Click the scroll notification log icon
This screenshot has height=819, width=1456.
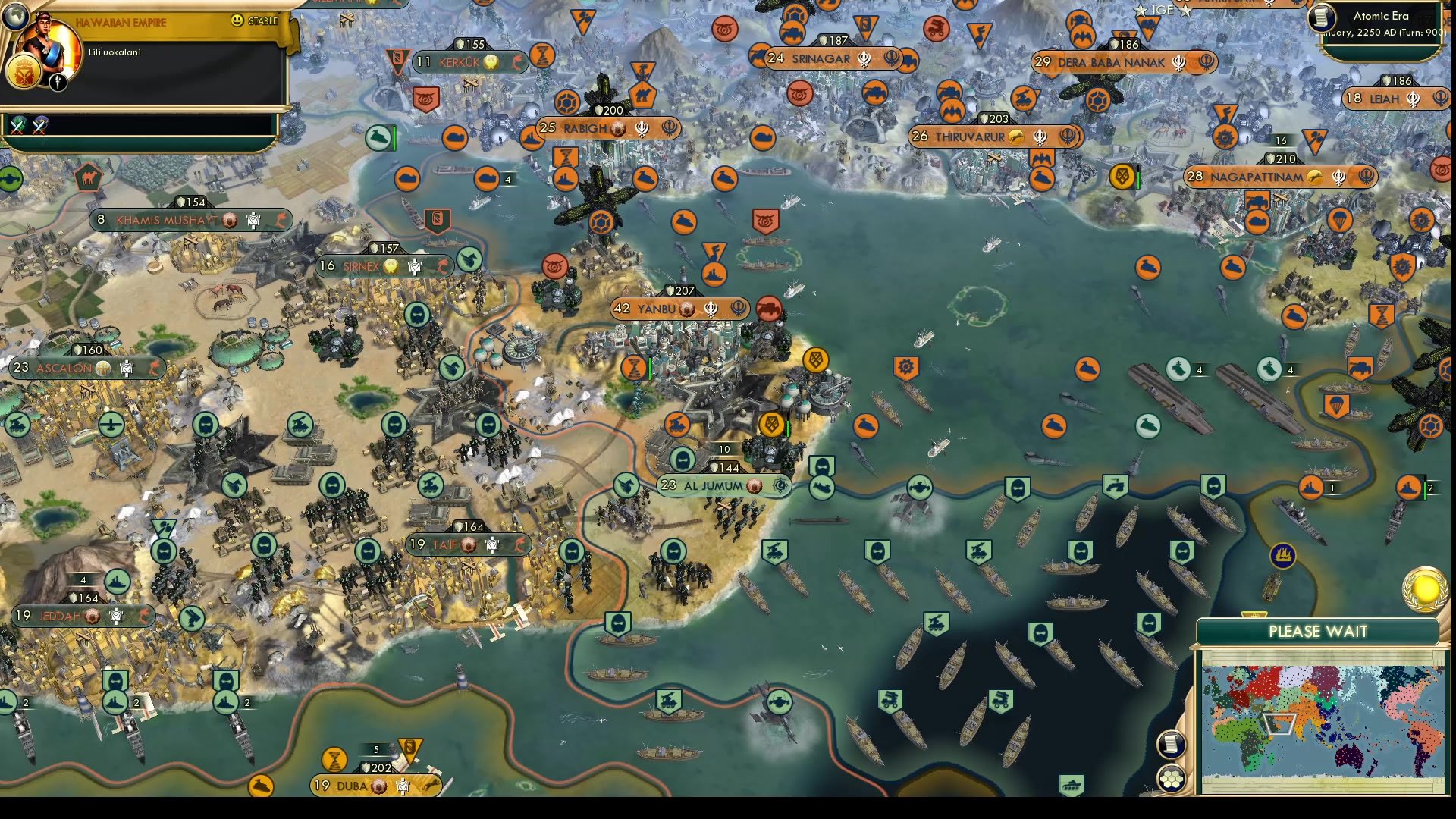[x=1171, y=745]
